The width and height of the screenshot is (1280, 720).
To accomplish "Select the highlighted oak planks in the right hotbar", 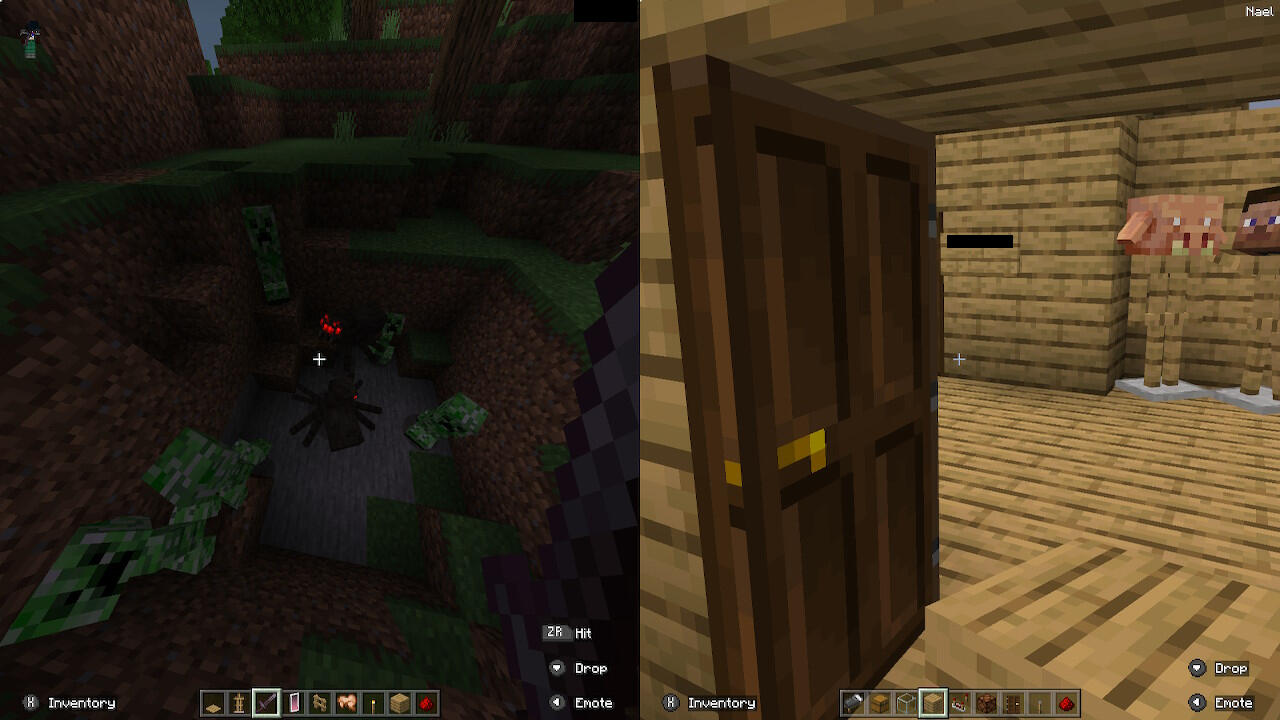I will pos(934,703).
